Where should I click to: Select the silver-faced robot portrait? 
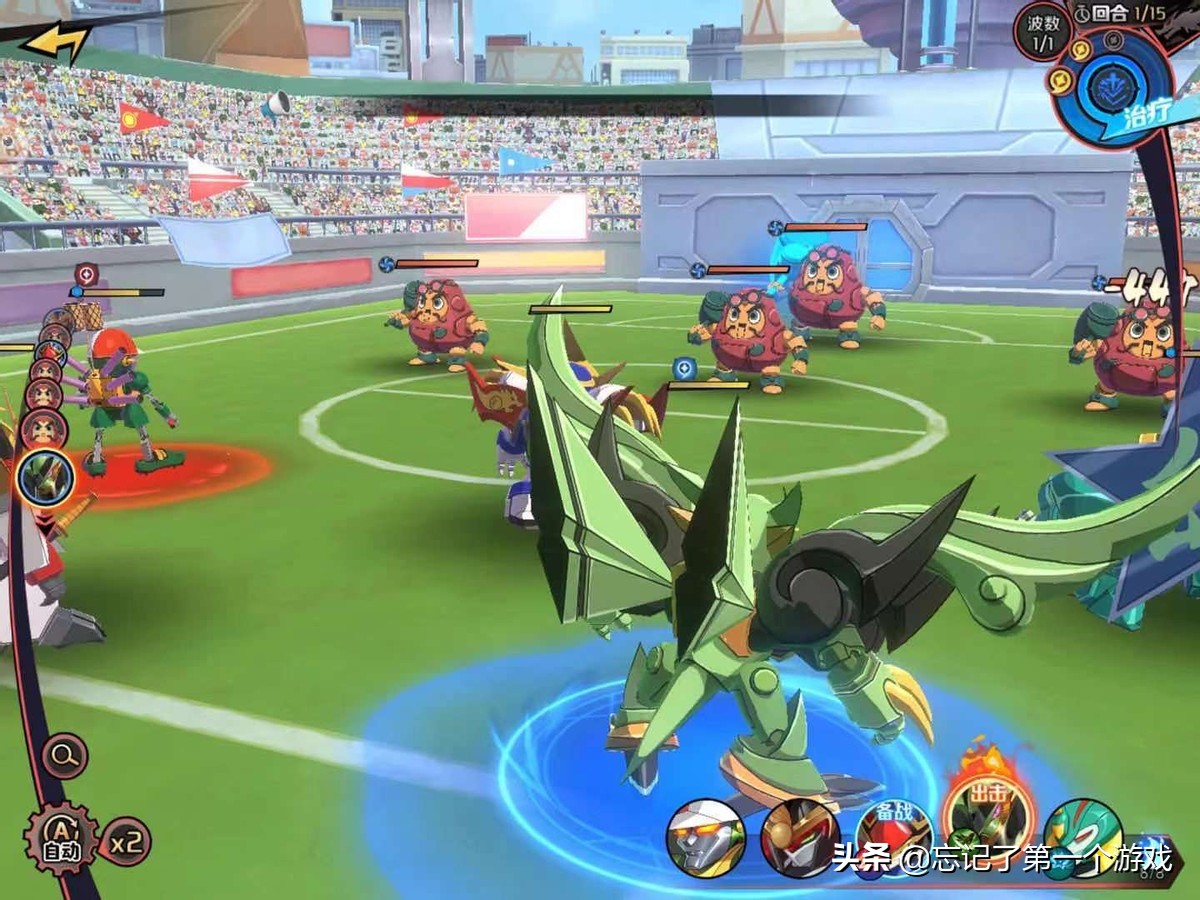[706, 838]
